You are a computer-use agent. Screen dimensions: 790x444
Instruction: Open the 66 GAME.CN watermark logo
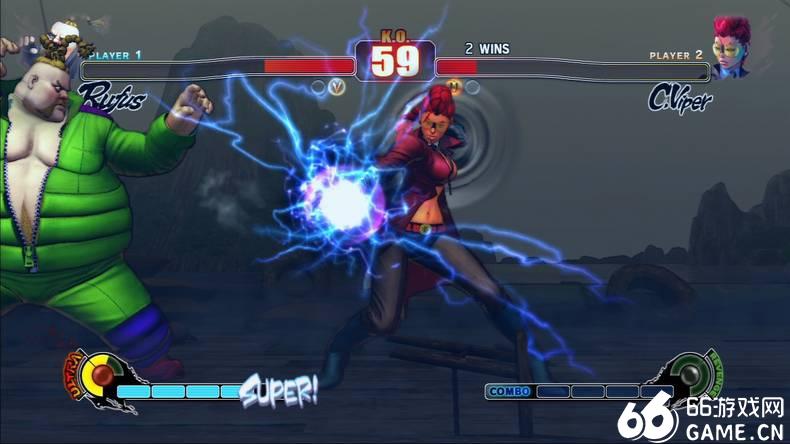coord(700,418)
